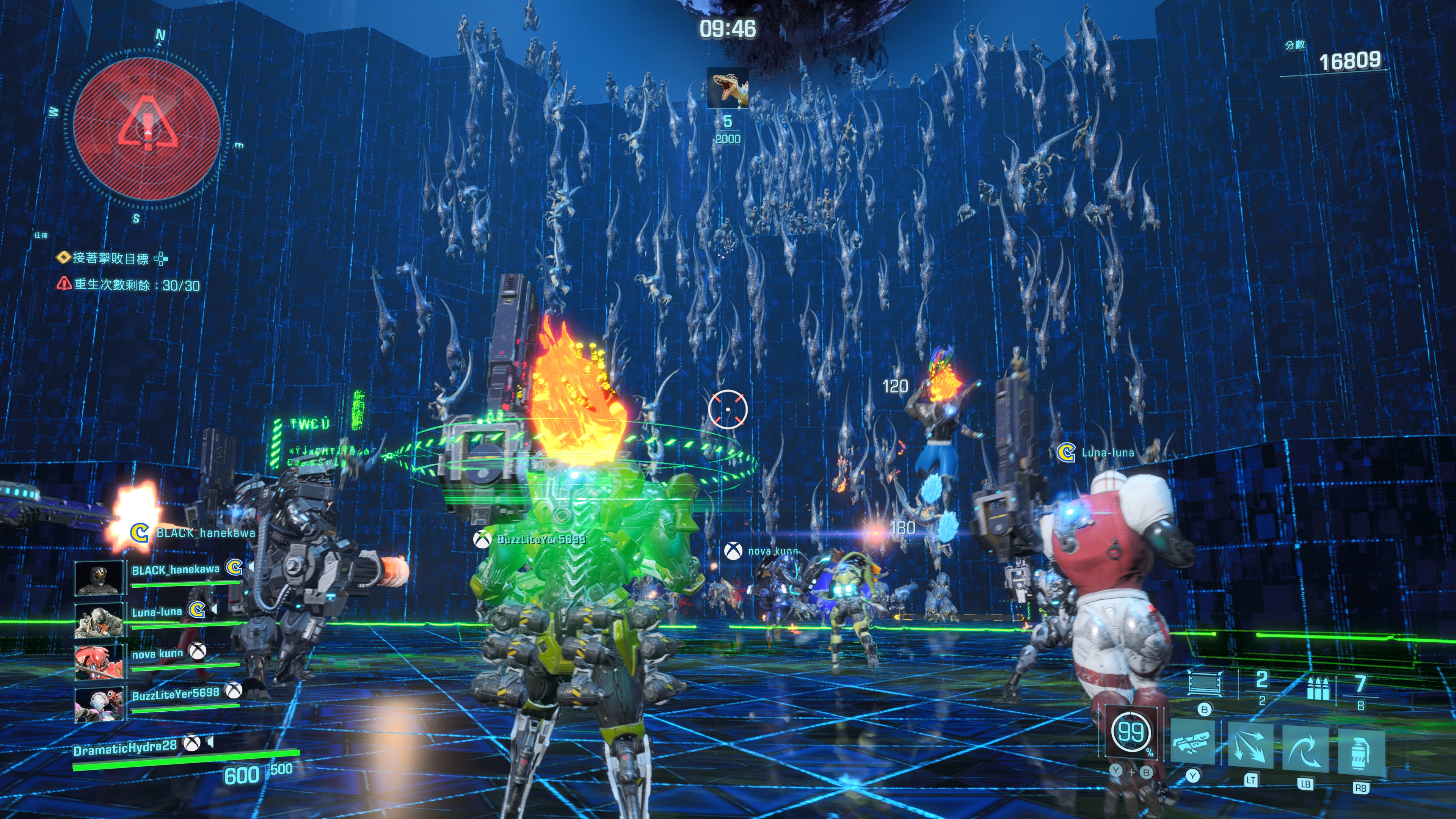Click the dinosaur target portrait icon

(728, 88)
